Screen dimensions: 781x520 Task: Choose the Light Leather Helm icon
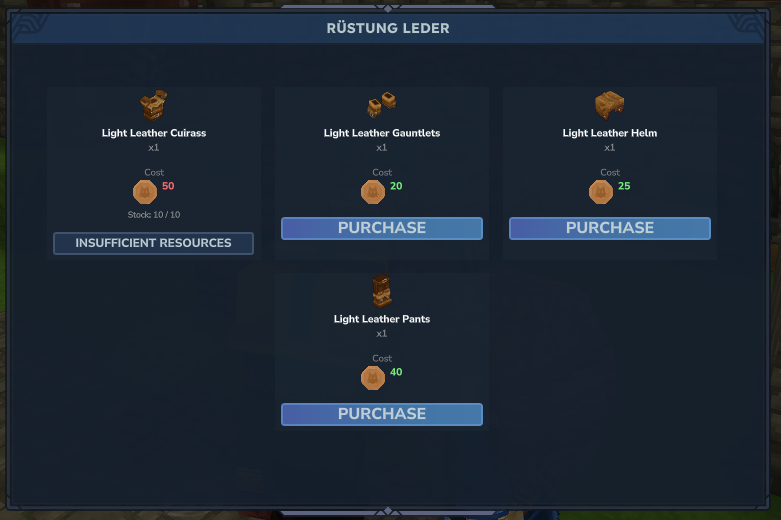point(609,105)
